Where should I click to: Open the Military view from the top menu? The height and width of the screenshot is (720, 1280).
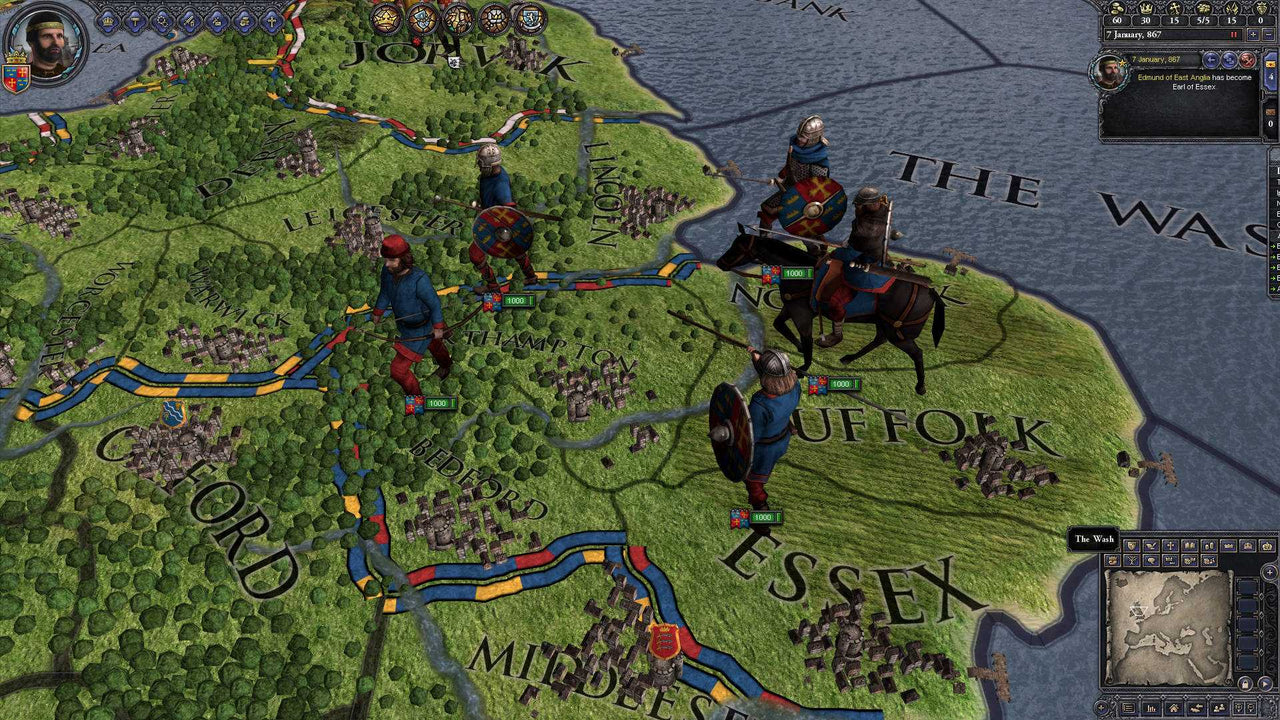click(190, 20)
